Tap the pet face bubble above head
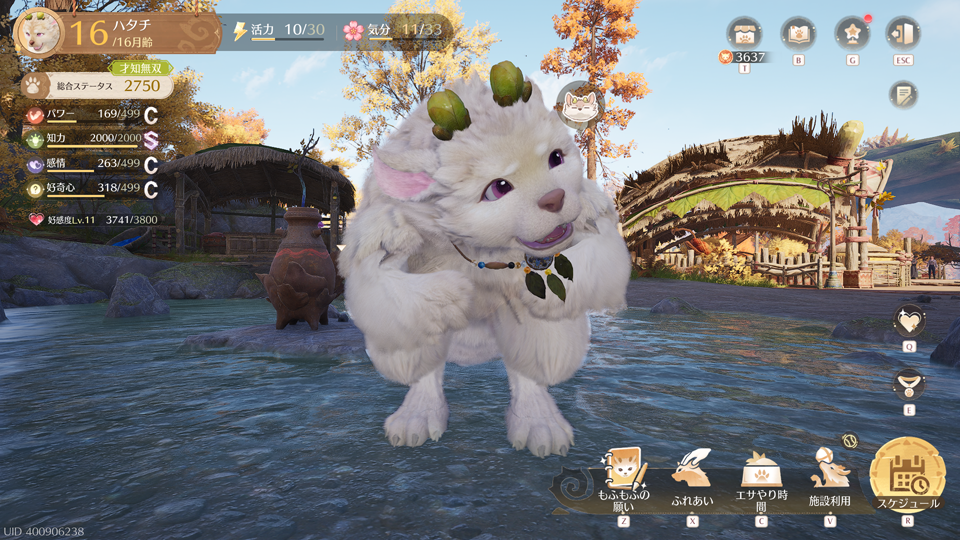960x540 pixels. pos(580,105)
